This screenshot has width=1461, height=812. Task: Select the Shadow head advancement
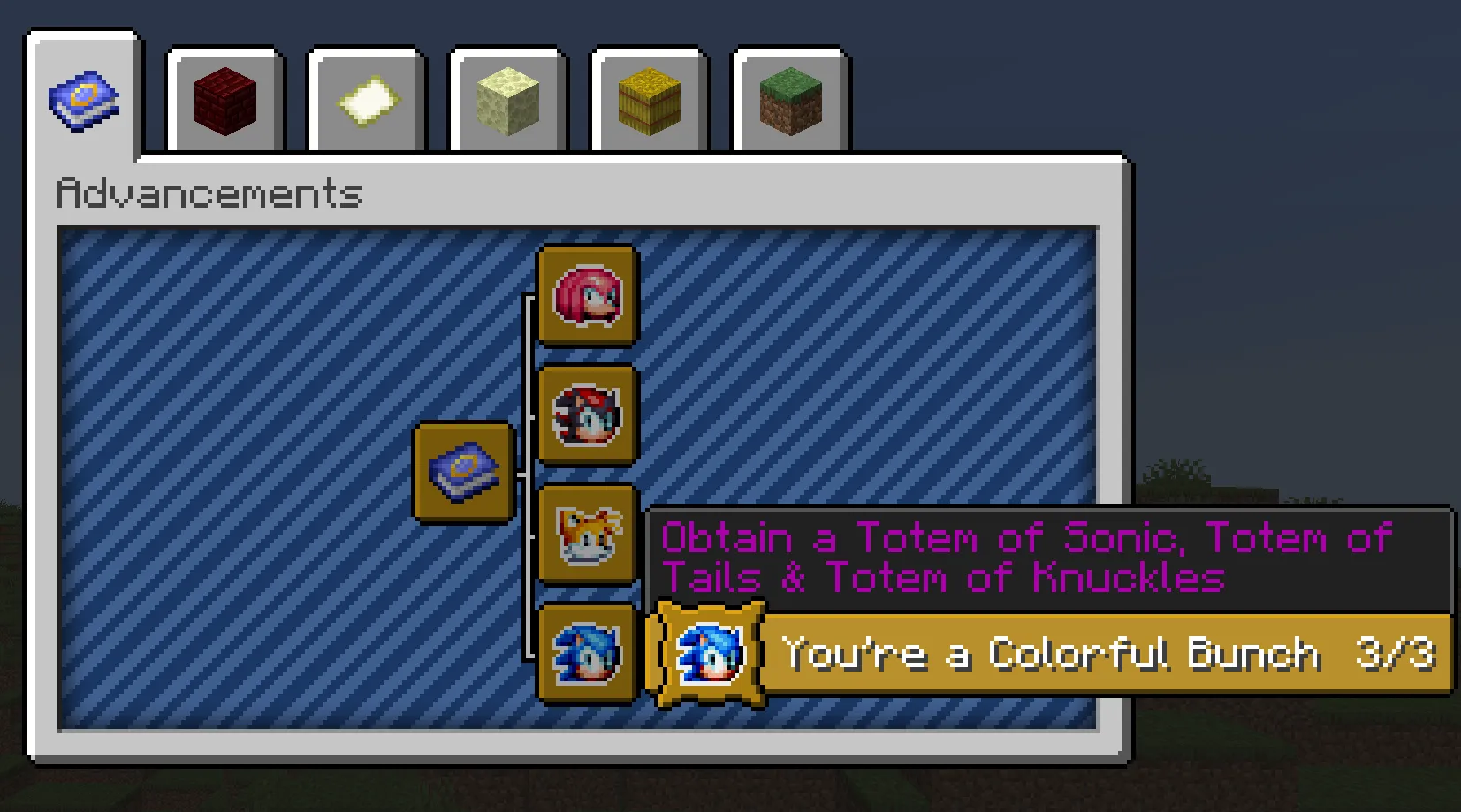click(587, 415)
